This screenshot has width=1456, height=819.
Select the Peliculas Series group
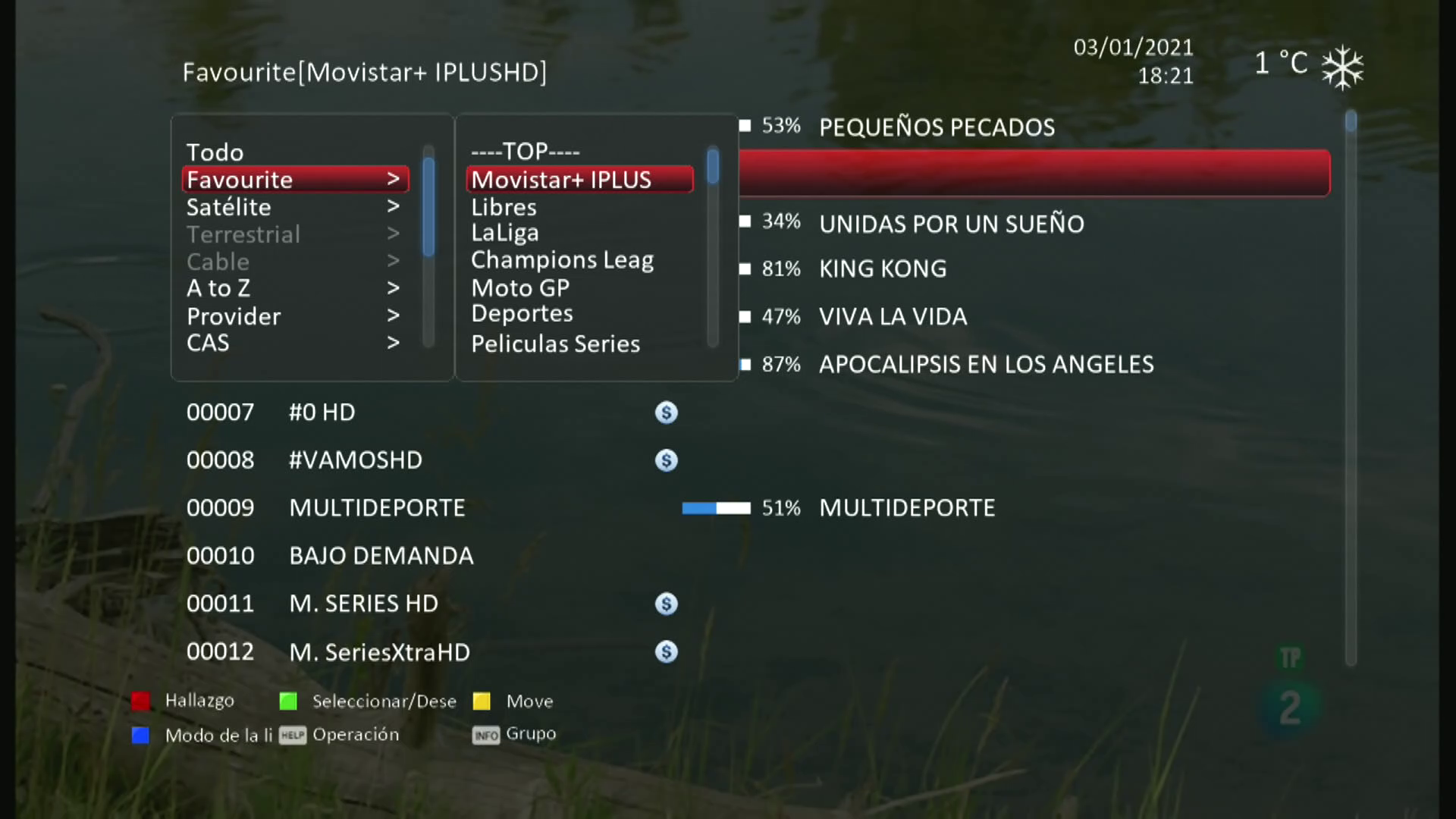point(555,344)
